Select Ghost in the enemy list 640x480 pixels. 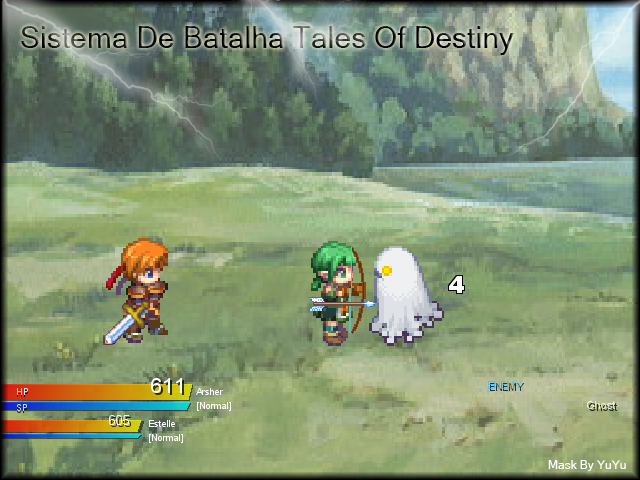[601, 406]
